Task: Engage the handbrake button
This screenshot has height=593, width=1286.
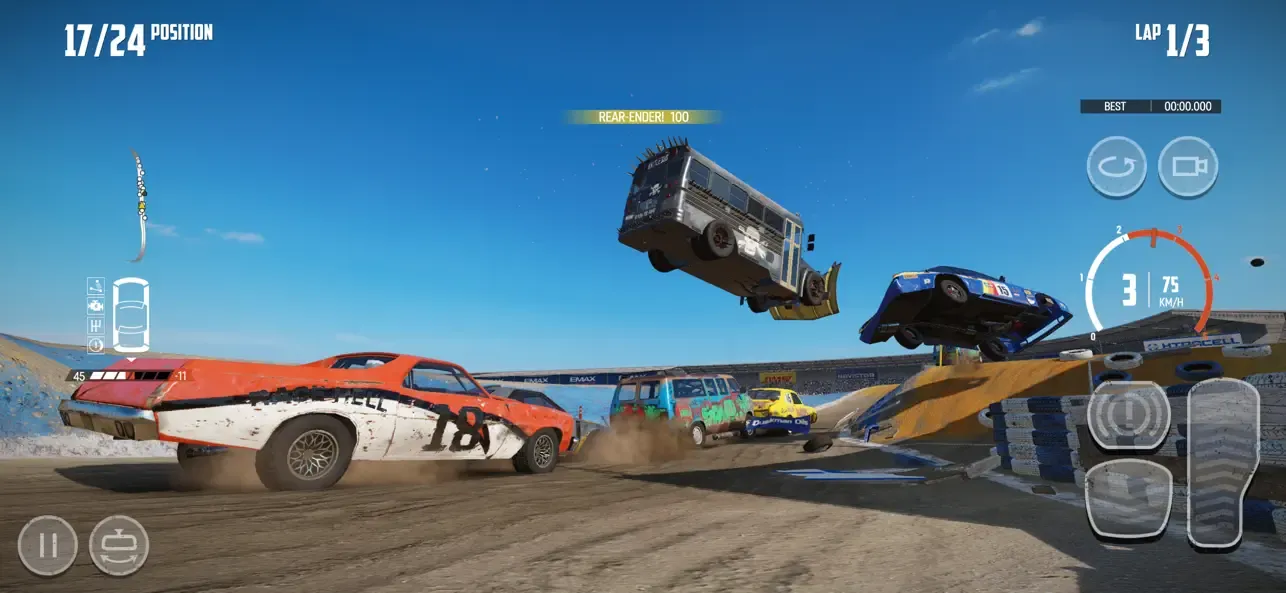Action: 1128,415
